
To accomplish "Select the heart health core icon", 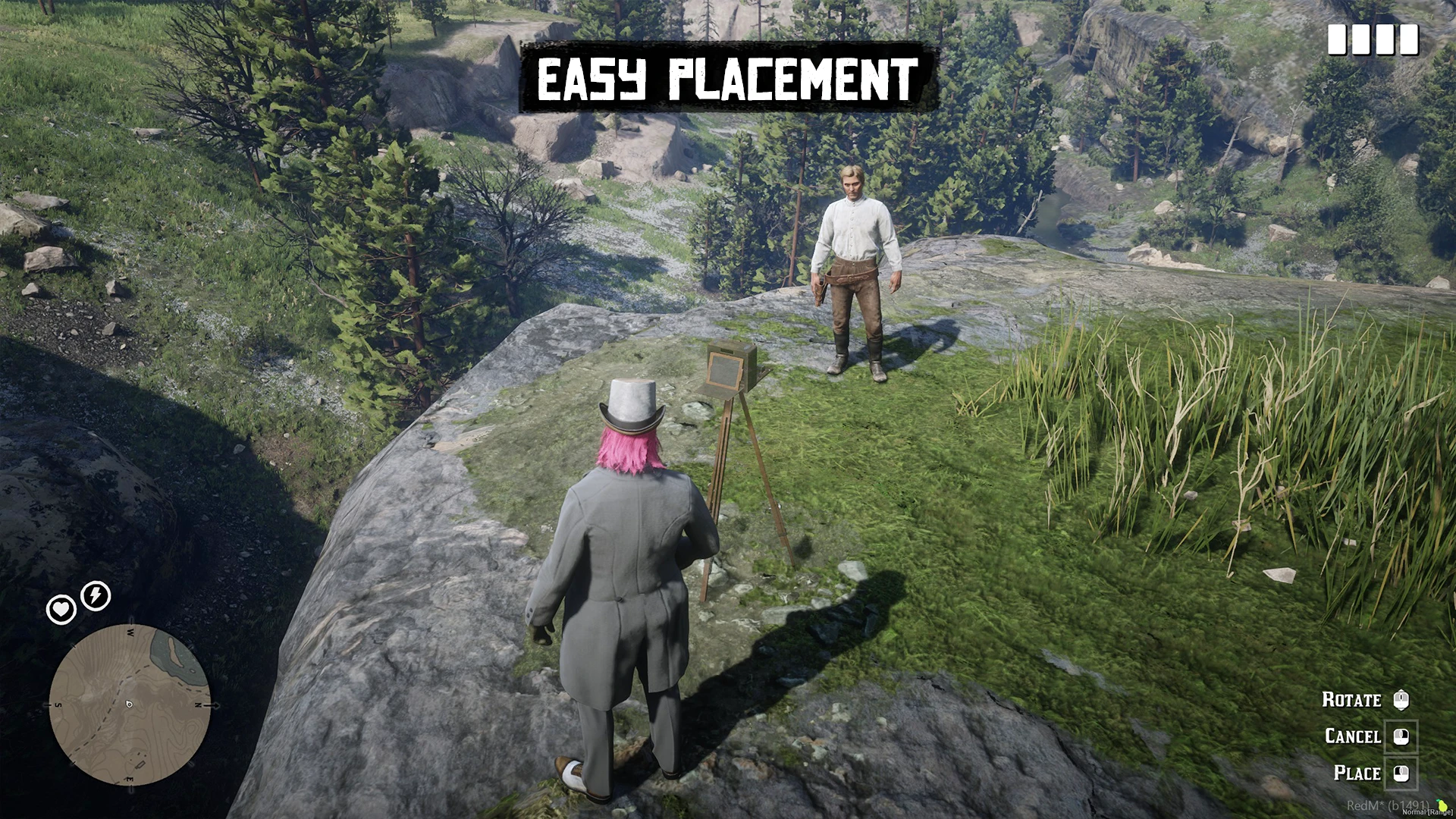I will (61, 609).
